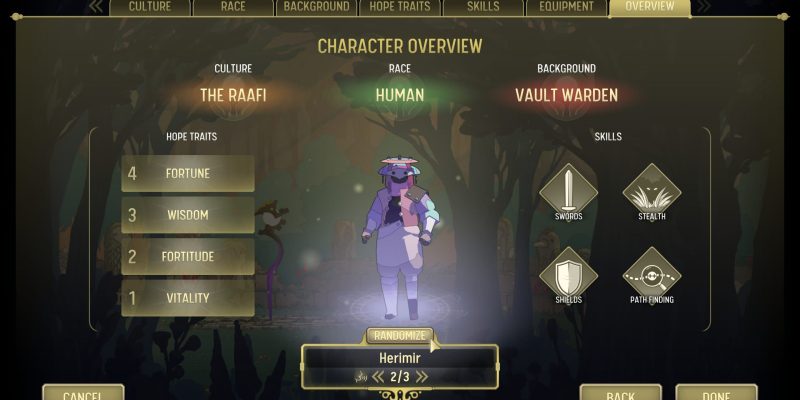Choose the Wisdom hope trait row

[x=188, y=215]
